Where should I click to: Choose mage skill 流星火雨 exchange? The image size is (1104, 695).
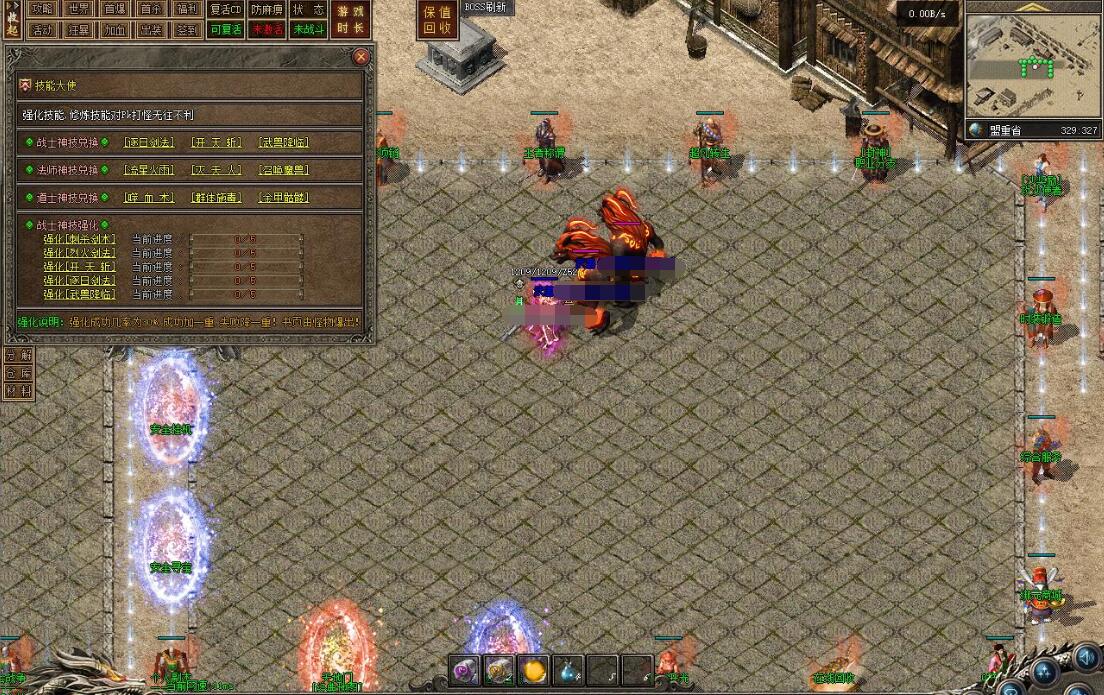coord(148,170)
